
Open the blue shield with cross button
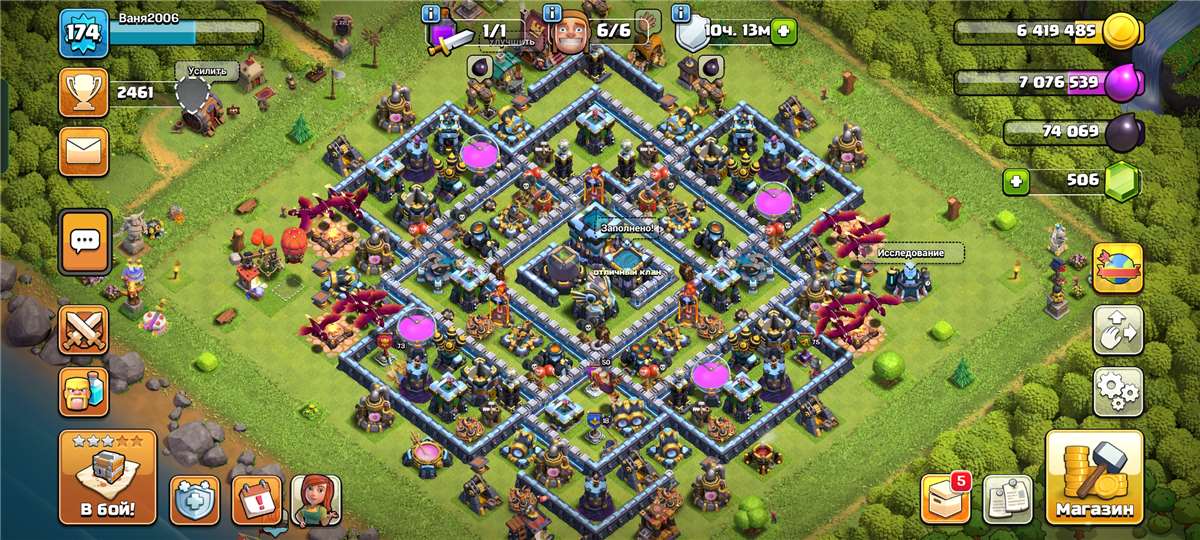[x=194, y=499]
